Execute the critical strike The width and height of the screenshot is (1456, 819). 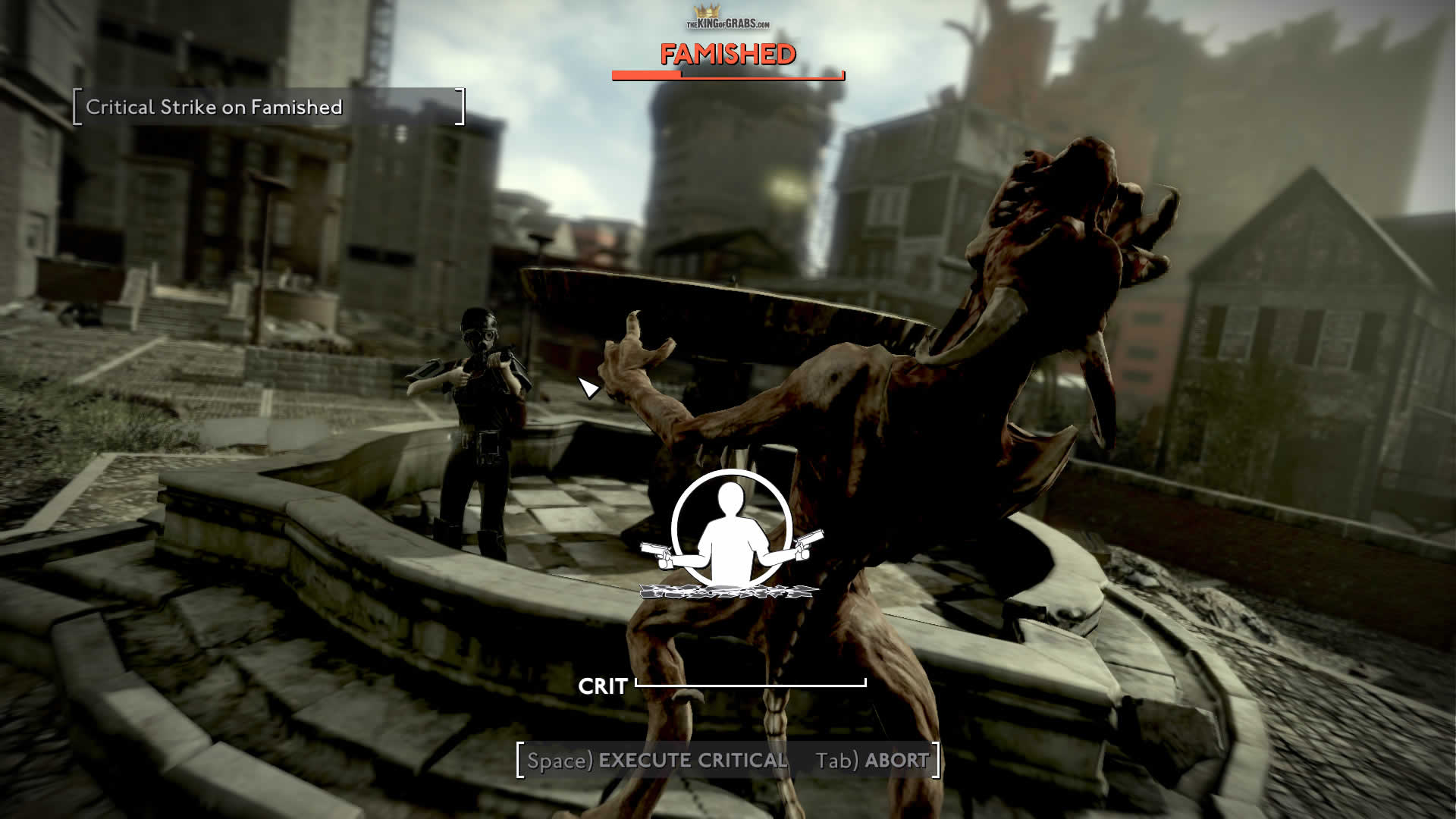[x=657, y=761]
